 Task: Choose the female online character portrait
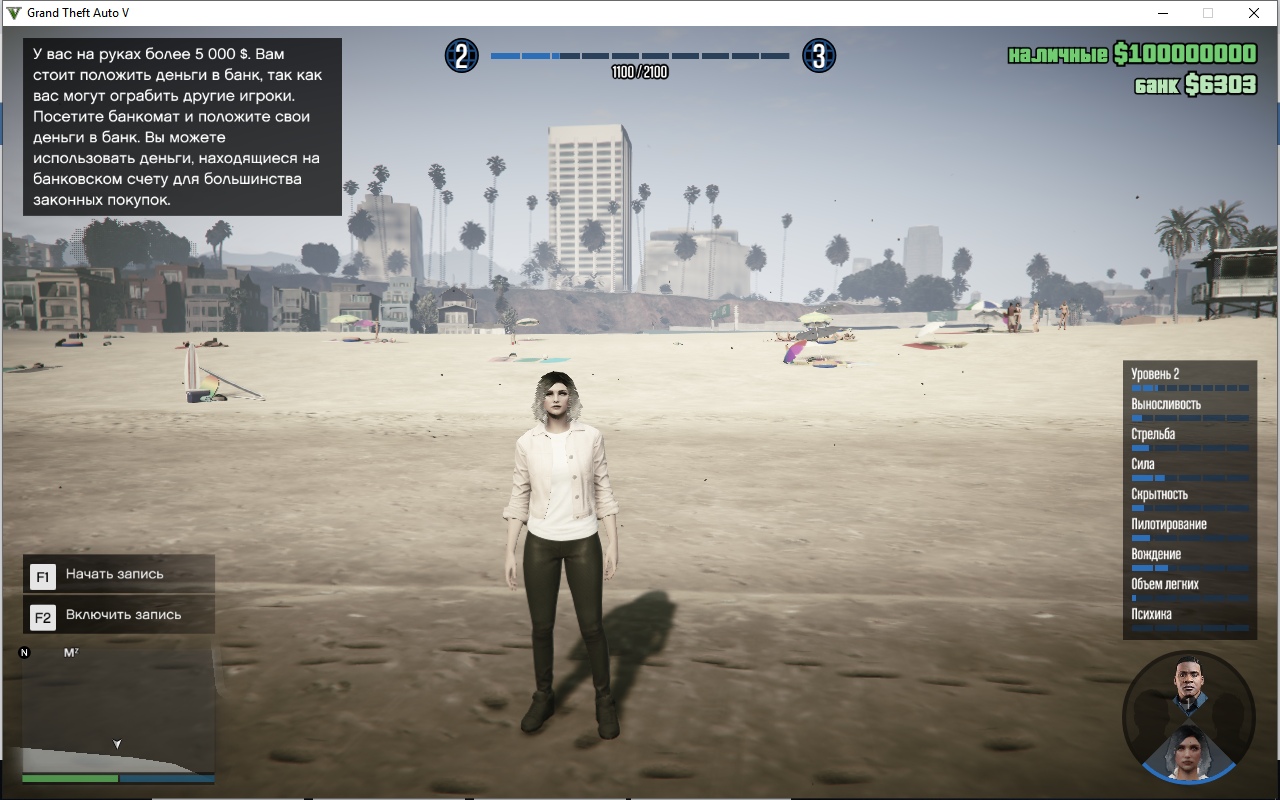[x=1189, y=750]
